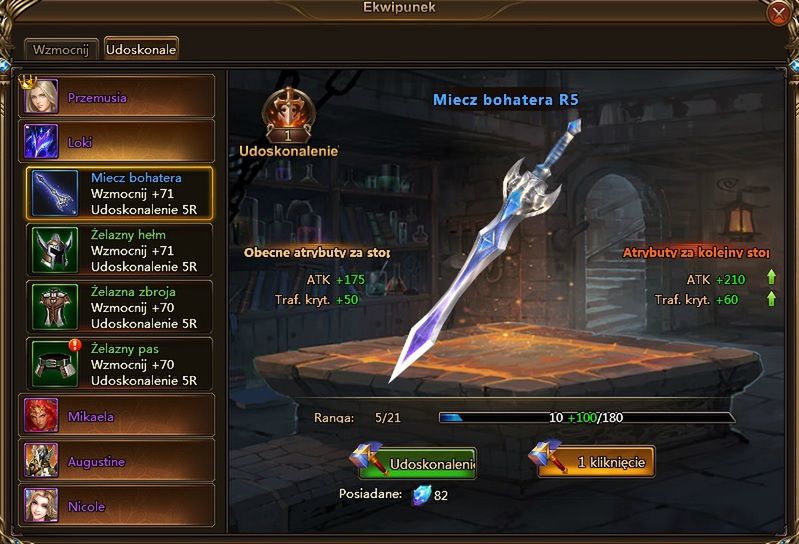
Task: Select hero Mikaela
Action: (118, 415)
